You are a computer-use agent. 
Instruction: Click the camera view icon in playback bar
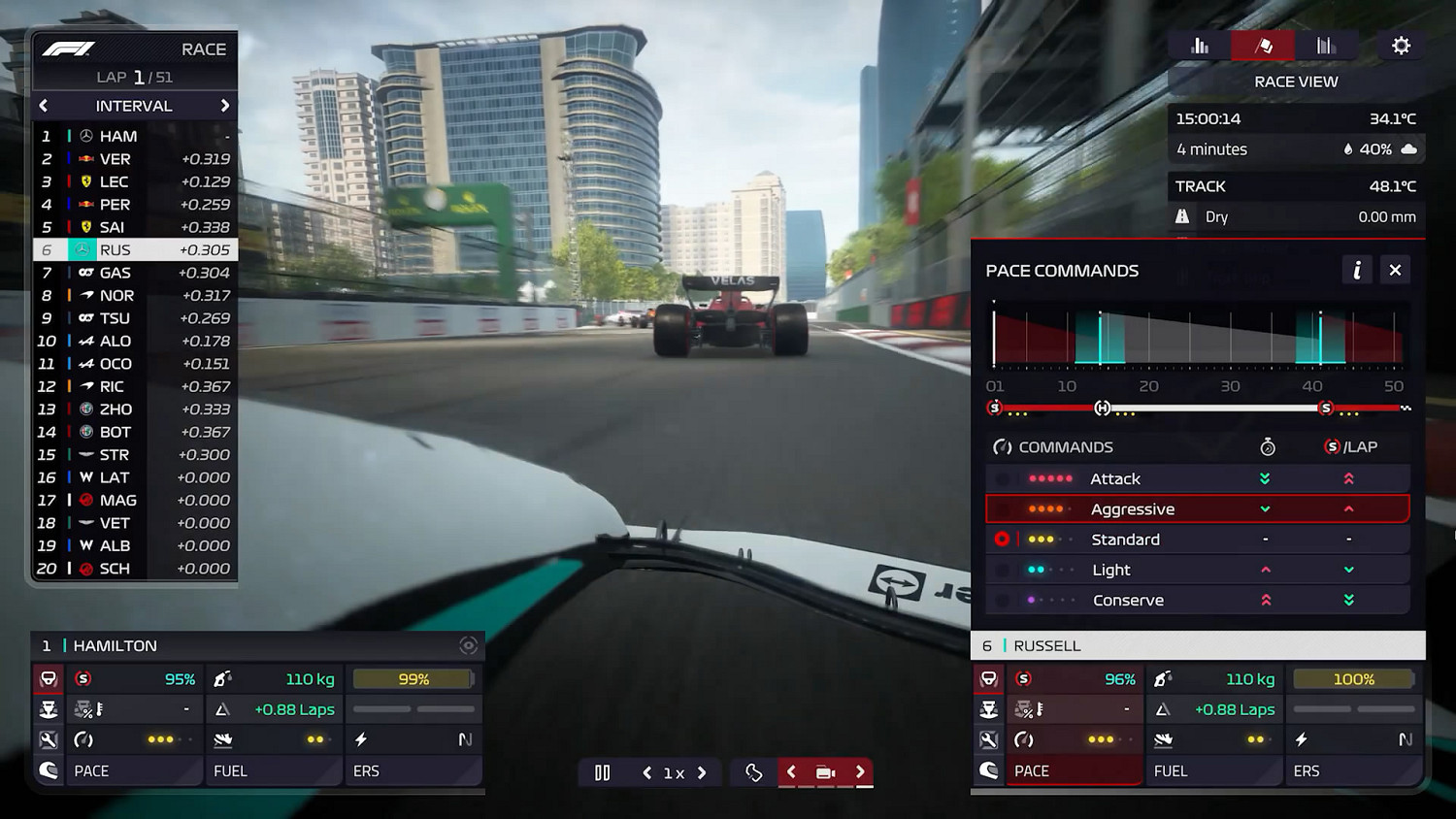[x=825, y=771]
